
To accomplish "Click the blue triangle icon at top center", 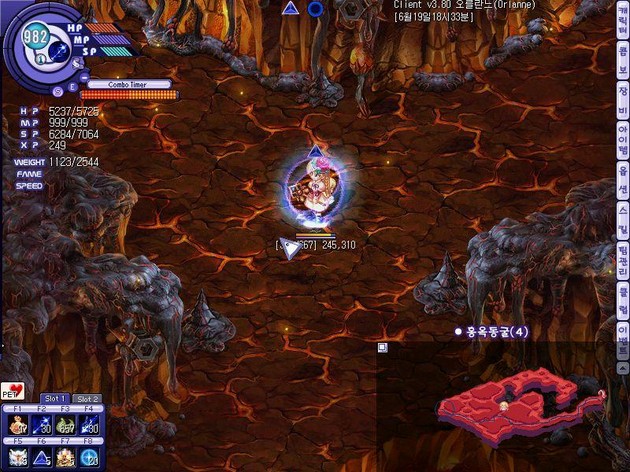I will tap(291, 8).
